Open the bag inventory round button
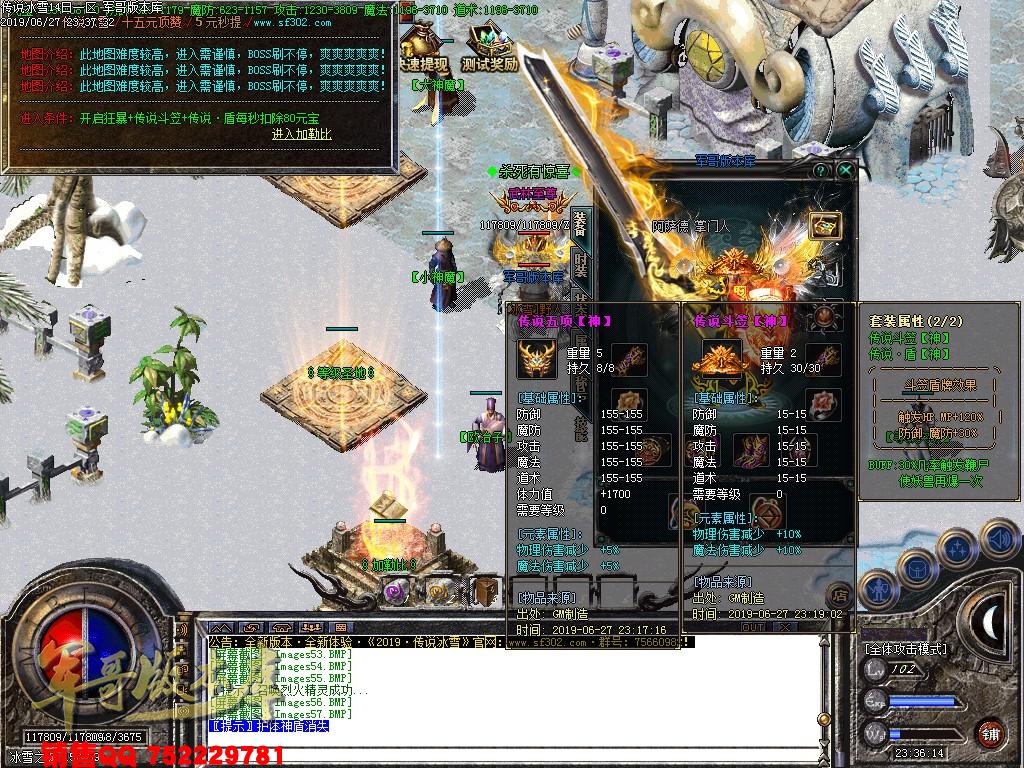 click(x=918, y=568)
